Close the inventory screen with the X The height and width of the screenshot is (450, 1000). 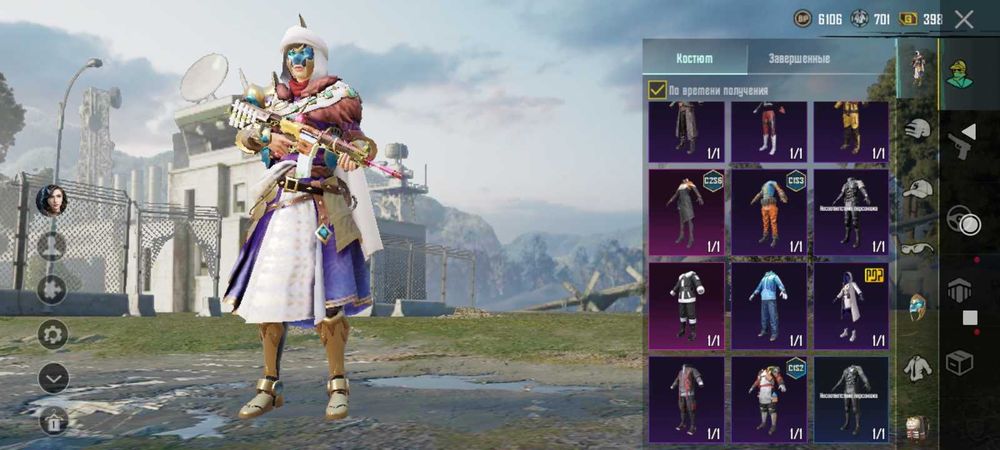[x=964, y=19]
